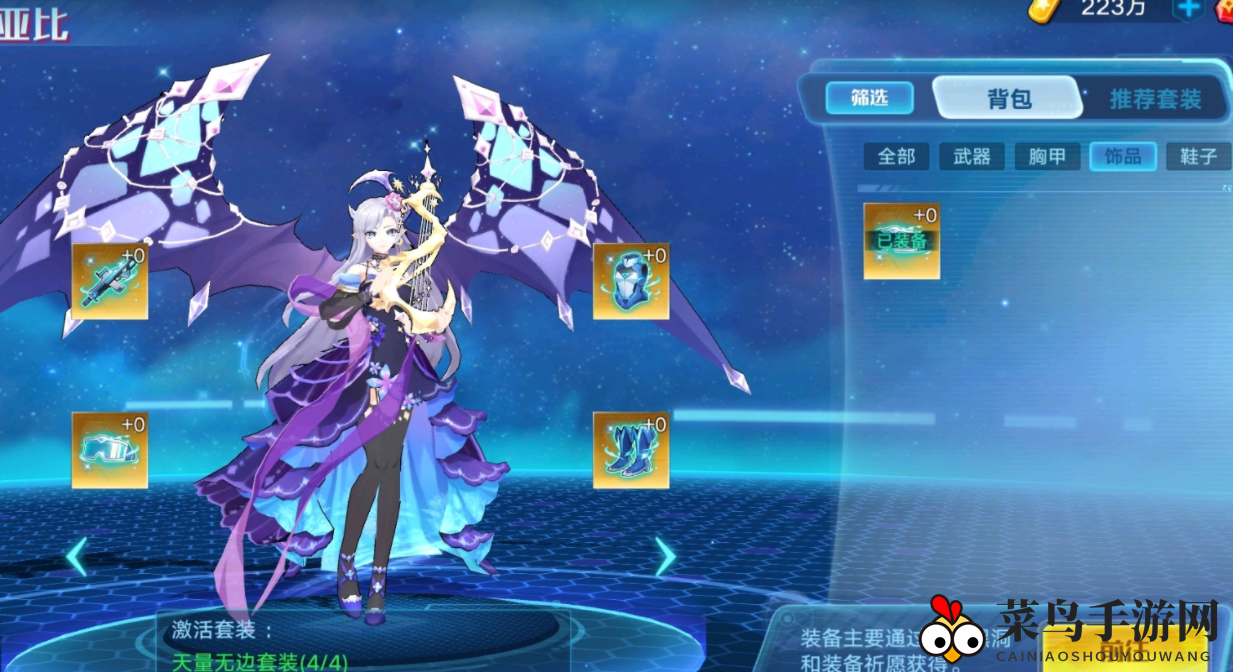
Task: Select the equipped goggles accessory slot
Action: pos(110,450)
